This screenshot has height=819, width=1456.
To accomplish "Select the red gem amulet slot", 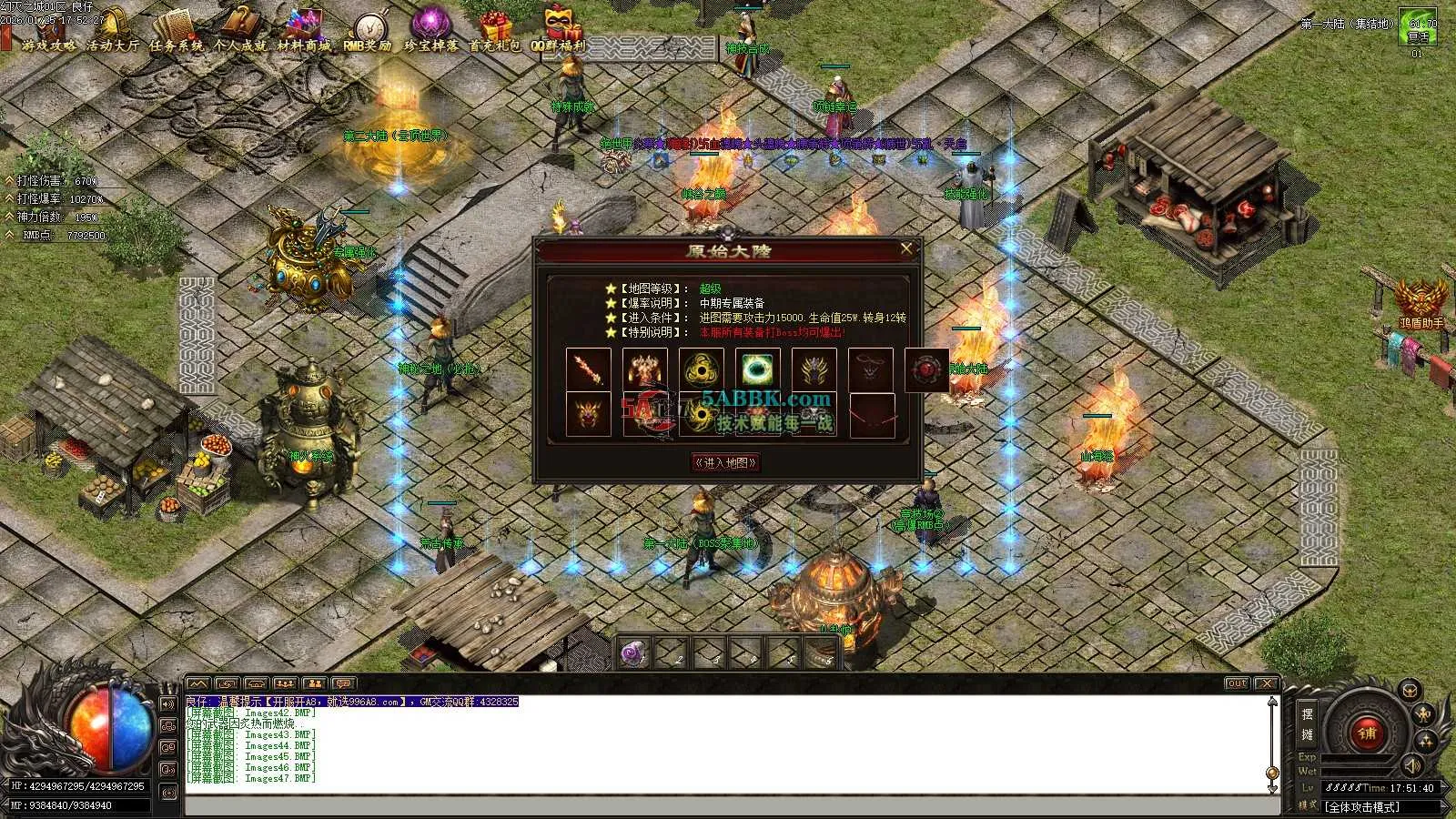I will click(x=927, y=370).
